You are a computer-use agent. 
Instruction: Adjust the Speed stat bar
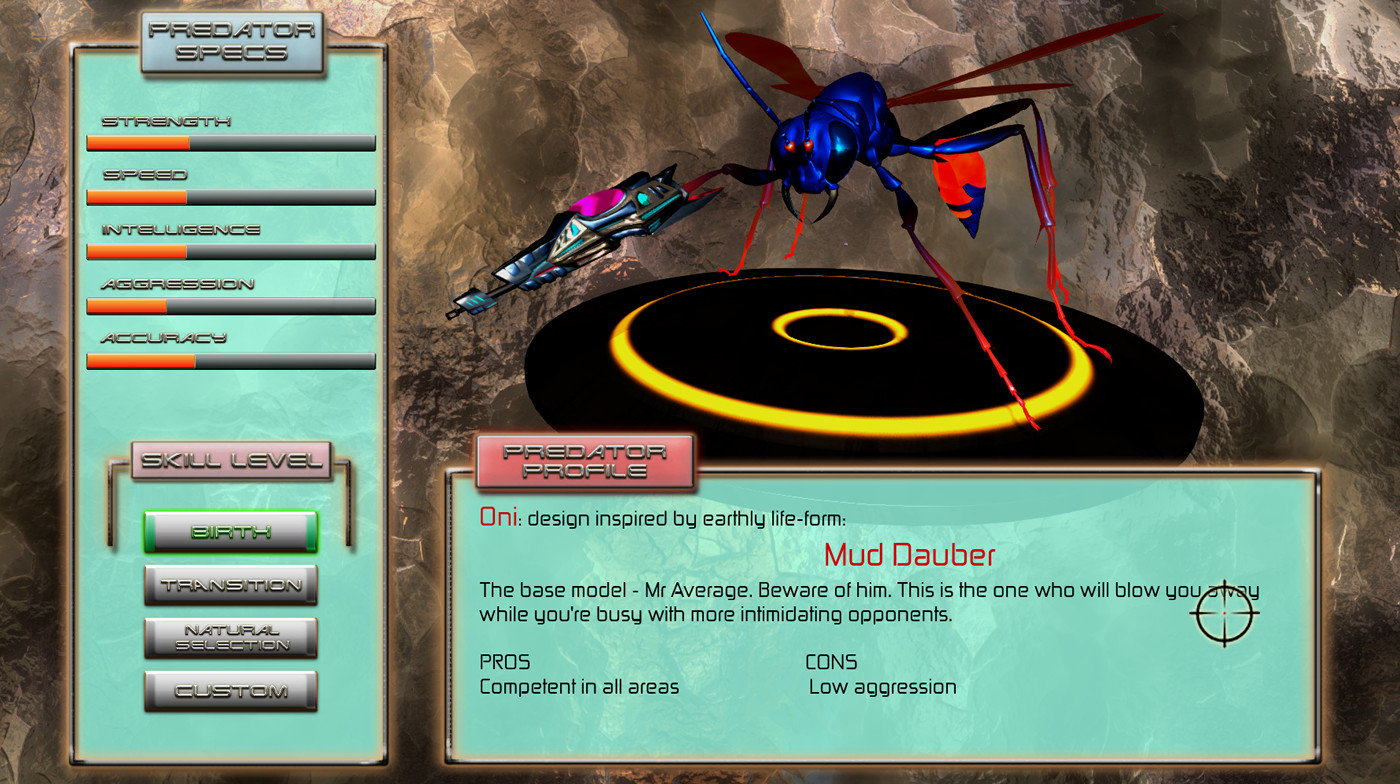pyautogui.click(x=230, y=197)
